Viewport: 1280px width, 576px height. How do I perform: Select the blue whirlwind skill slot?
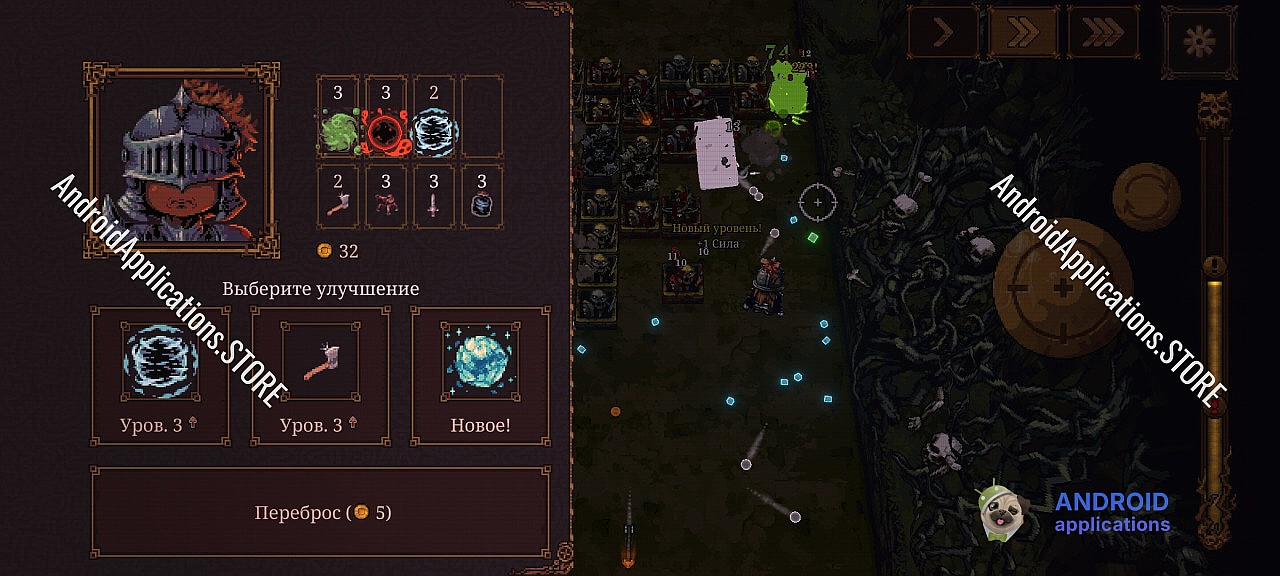coord(434,118)
